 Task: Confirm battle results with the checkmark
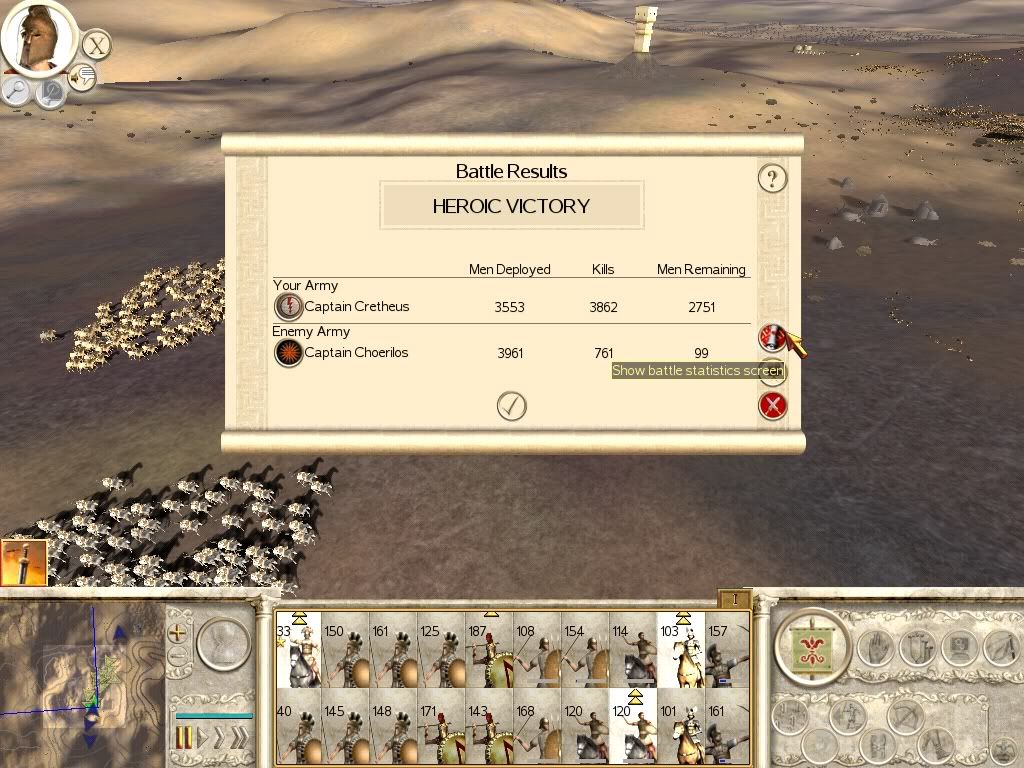point(512,405)
